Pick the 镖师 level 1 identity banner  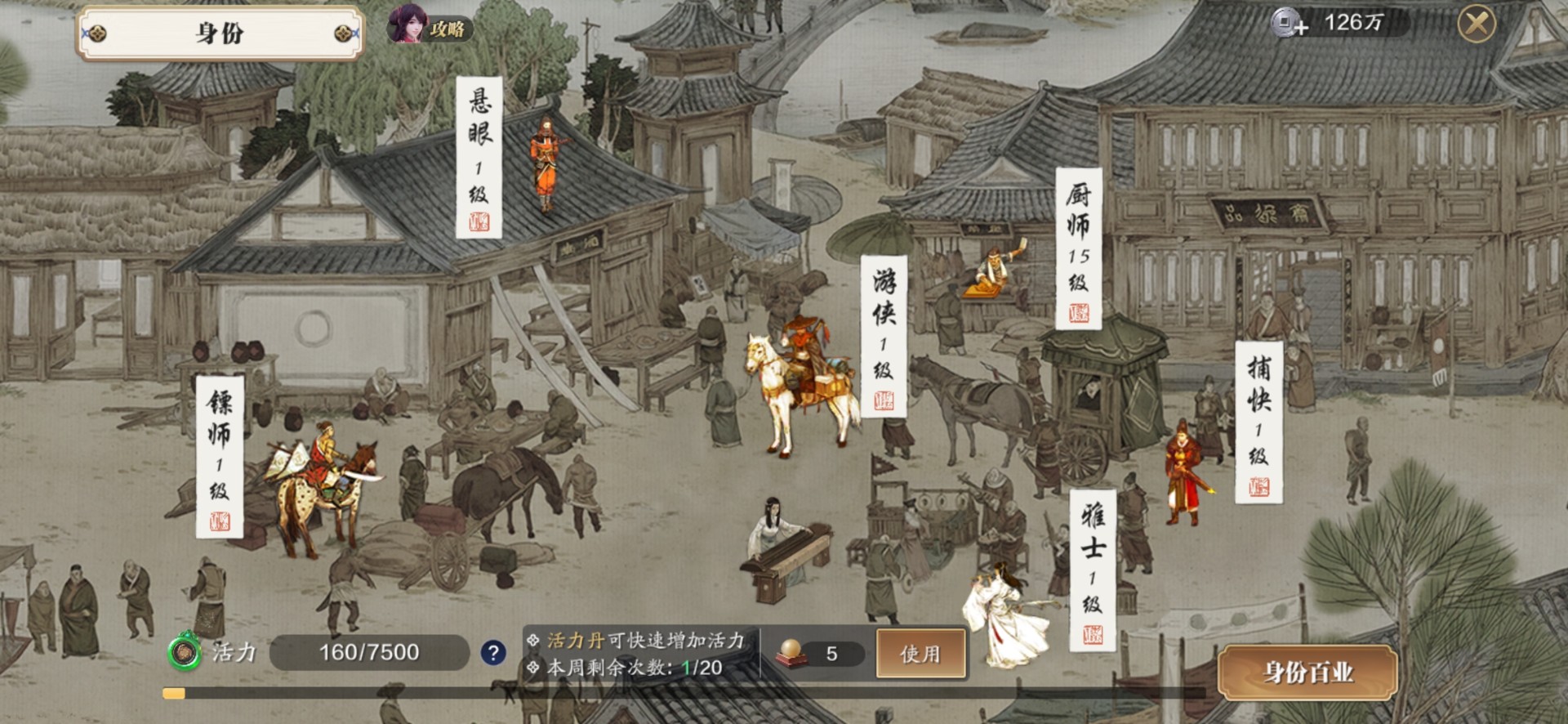pos(219,456)
